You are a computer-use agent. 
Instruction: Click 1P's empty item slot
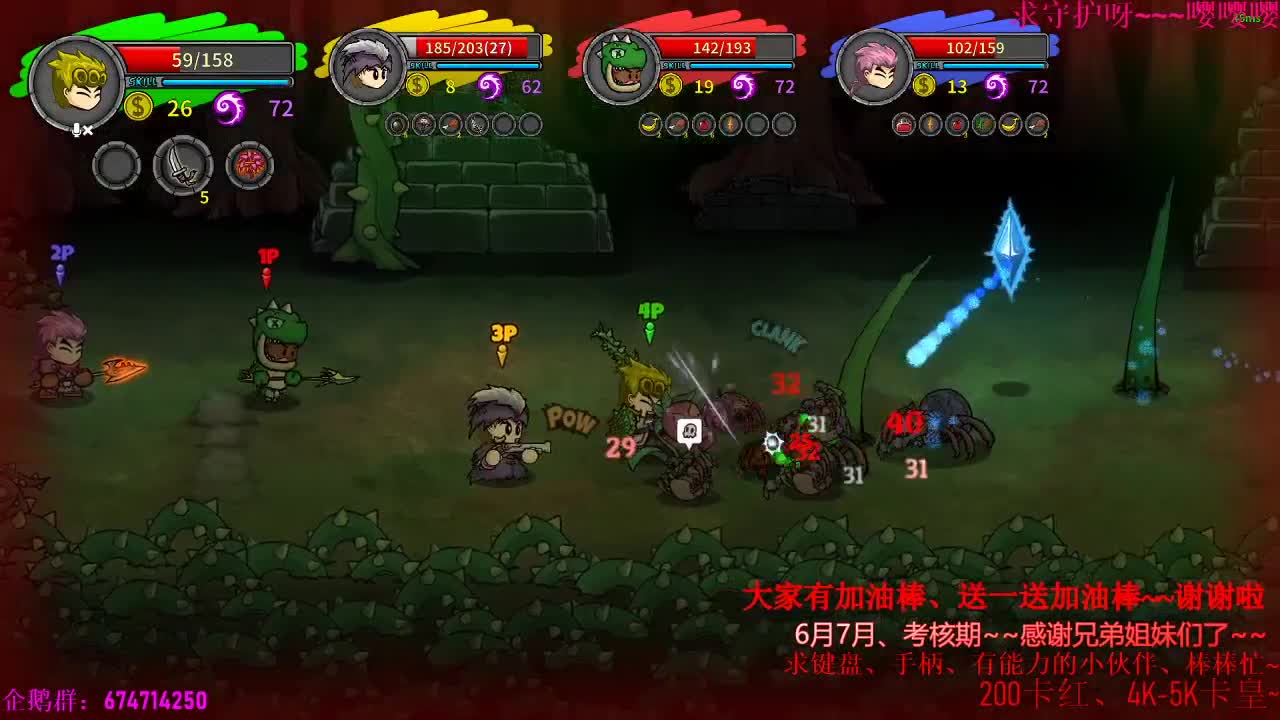(117, 163)
